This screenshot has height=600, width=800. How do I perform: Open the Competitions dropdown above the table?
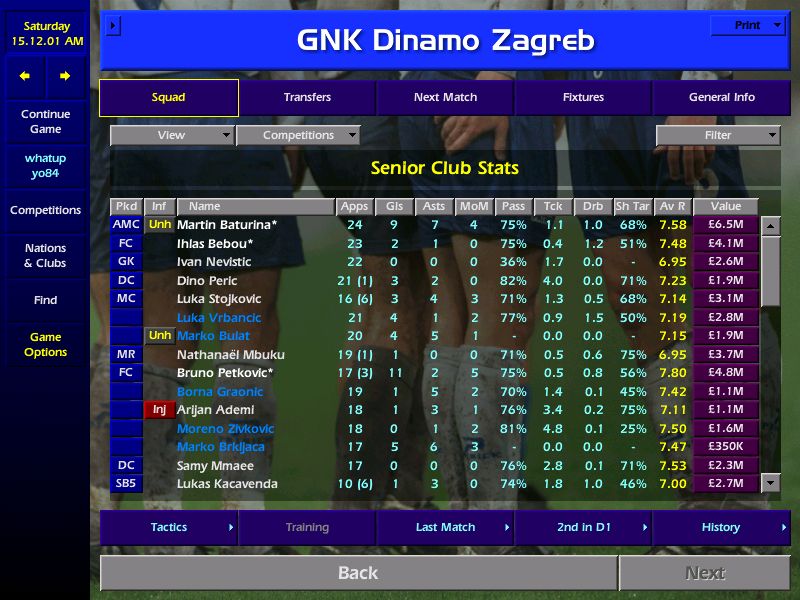click(x=298, y=135)
